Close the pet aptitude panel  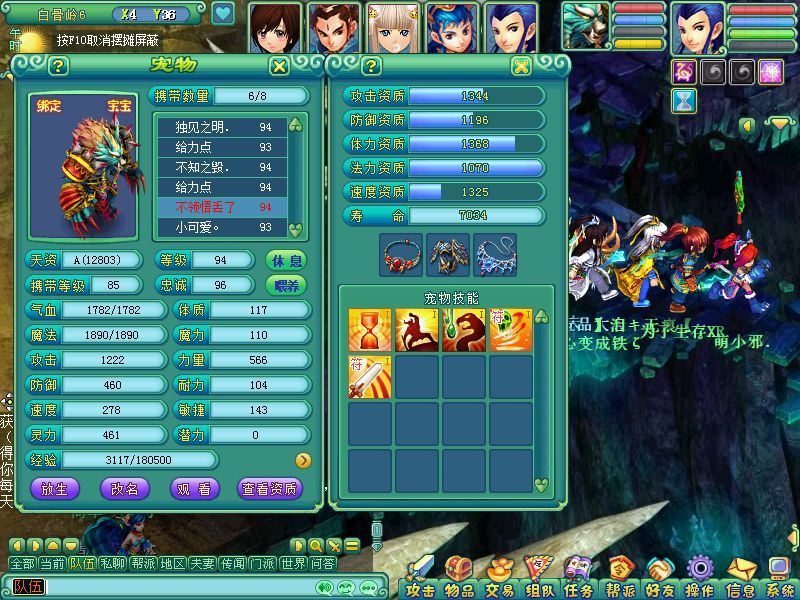click(x=521, y=66)
